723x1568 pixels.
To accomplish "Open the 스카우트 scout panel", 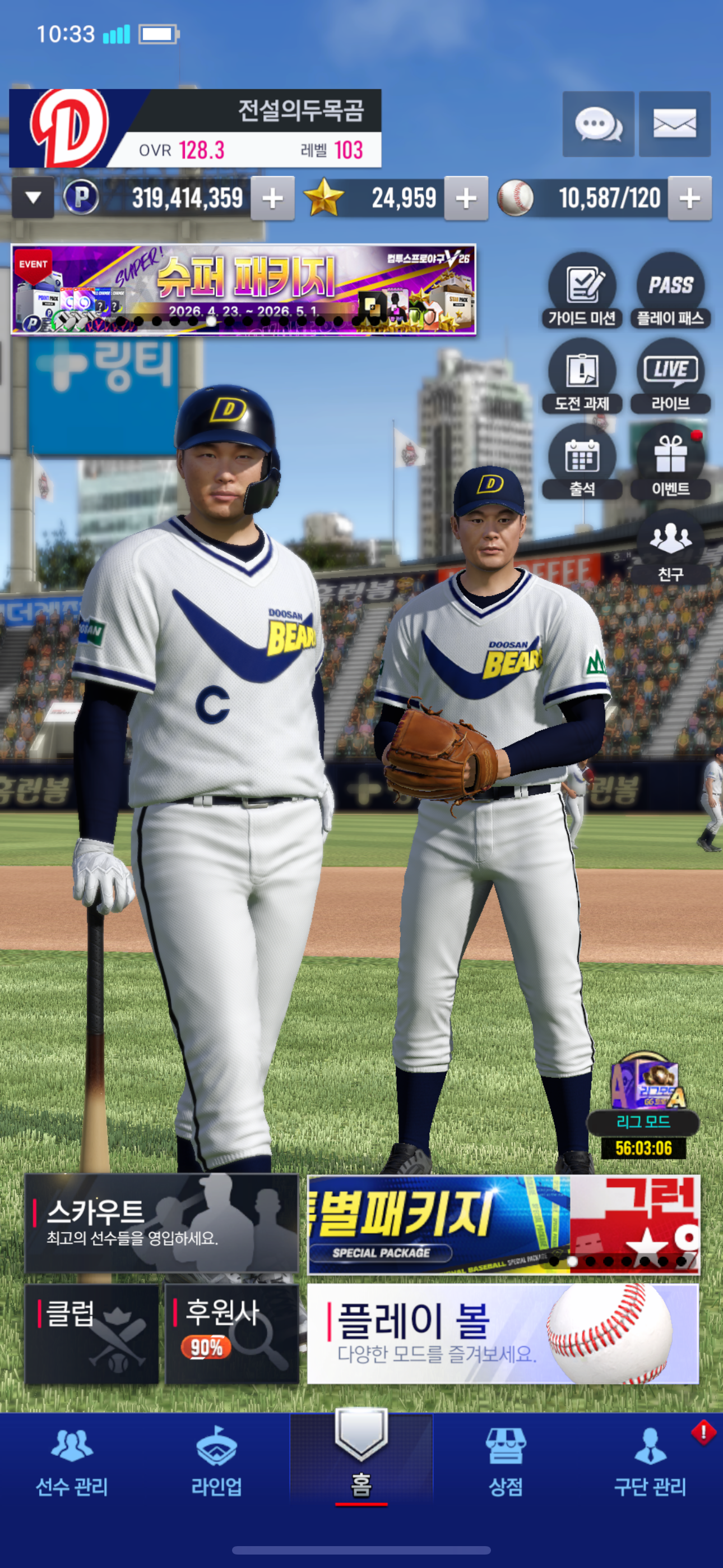I will 161,1224.
